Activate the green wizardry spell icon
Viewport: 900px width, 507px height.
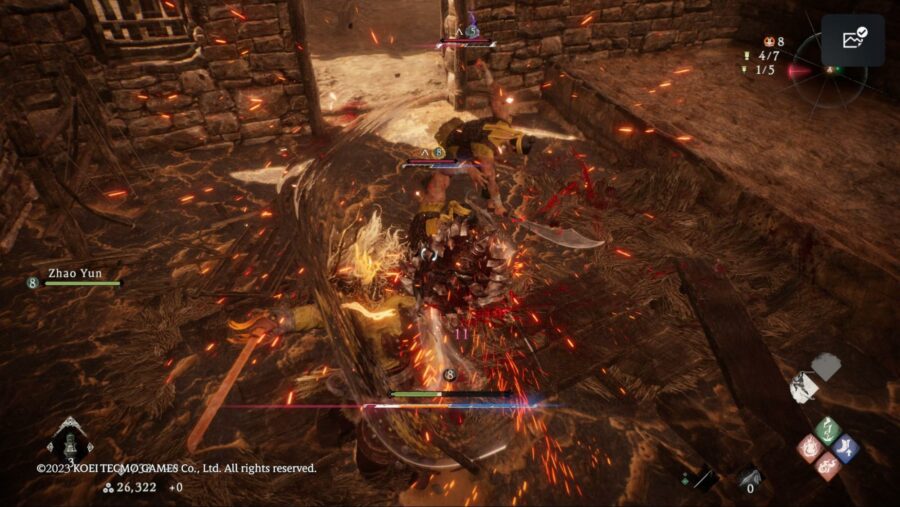(x=827, y=431)
